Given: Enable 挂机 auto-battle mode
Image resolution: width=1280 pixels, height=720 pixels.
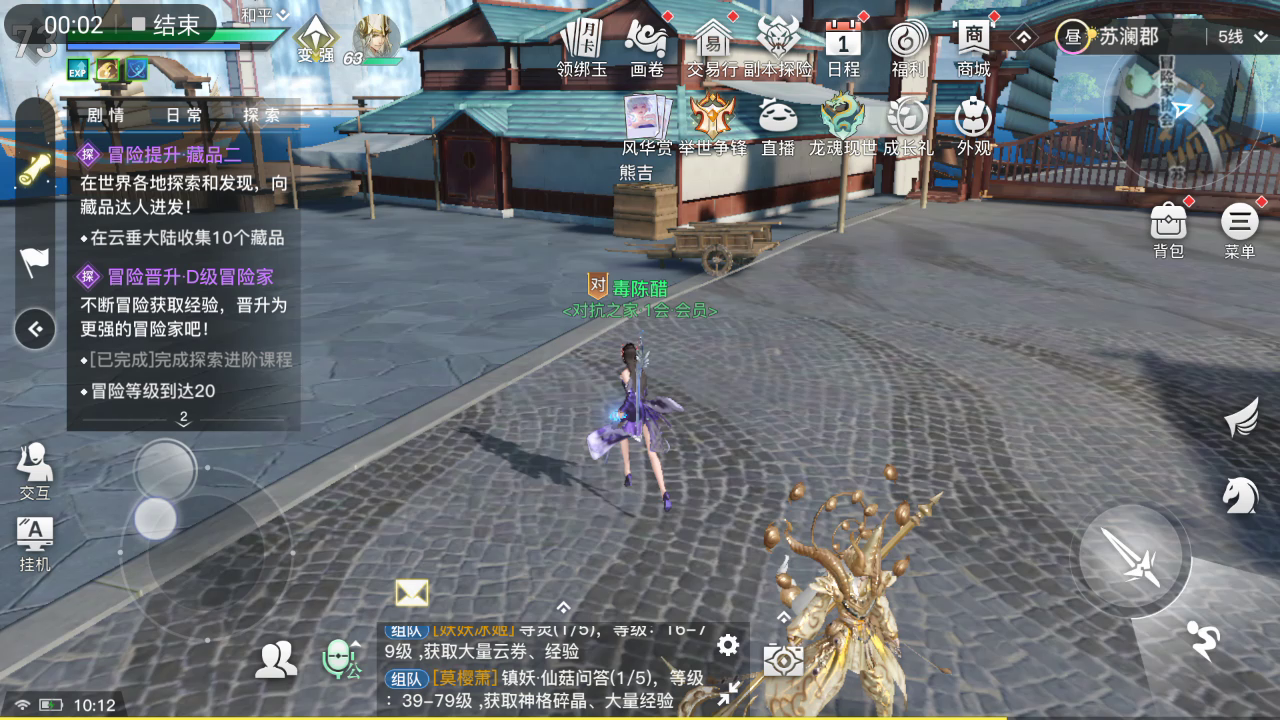Looking at the screenshot, I should (x=35, y=534).
